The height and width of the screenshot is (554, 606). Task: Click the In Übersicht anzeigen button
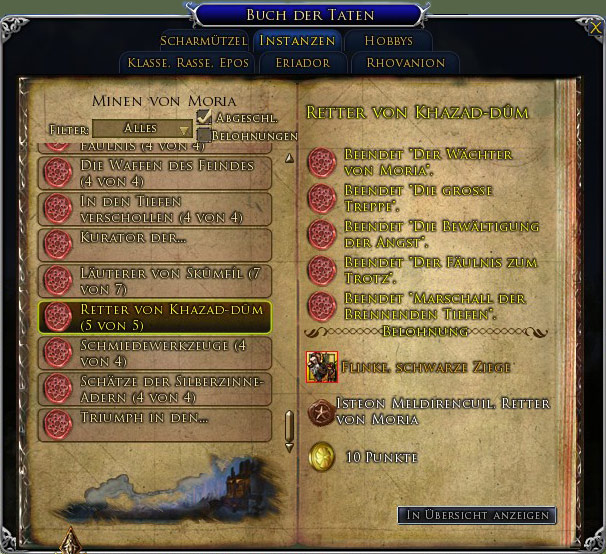click(x=476, y=515)
